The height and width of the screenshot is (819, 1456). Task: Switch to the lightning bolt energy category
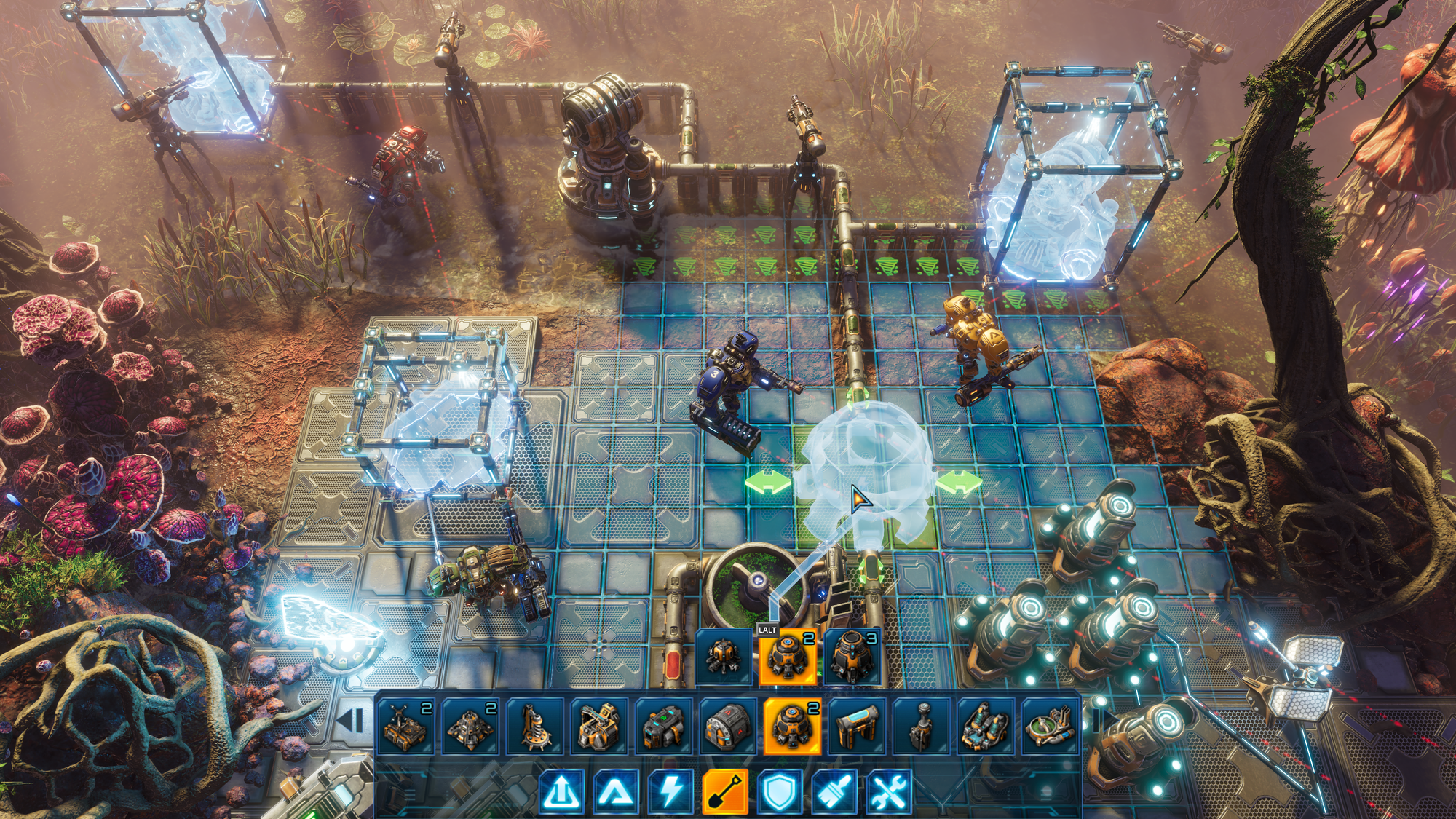pos(670,791)
